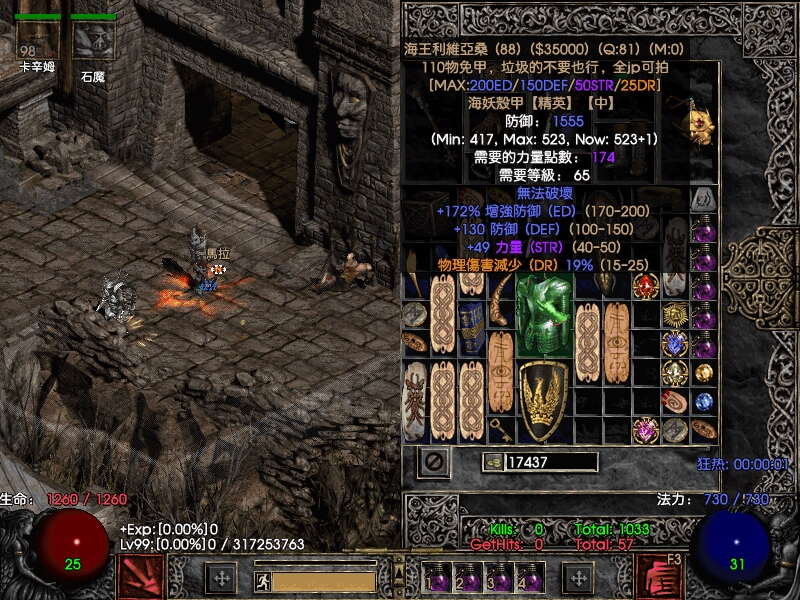
Task: Pick up the red gem jewel
Action: [645, 286]
